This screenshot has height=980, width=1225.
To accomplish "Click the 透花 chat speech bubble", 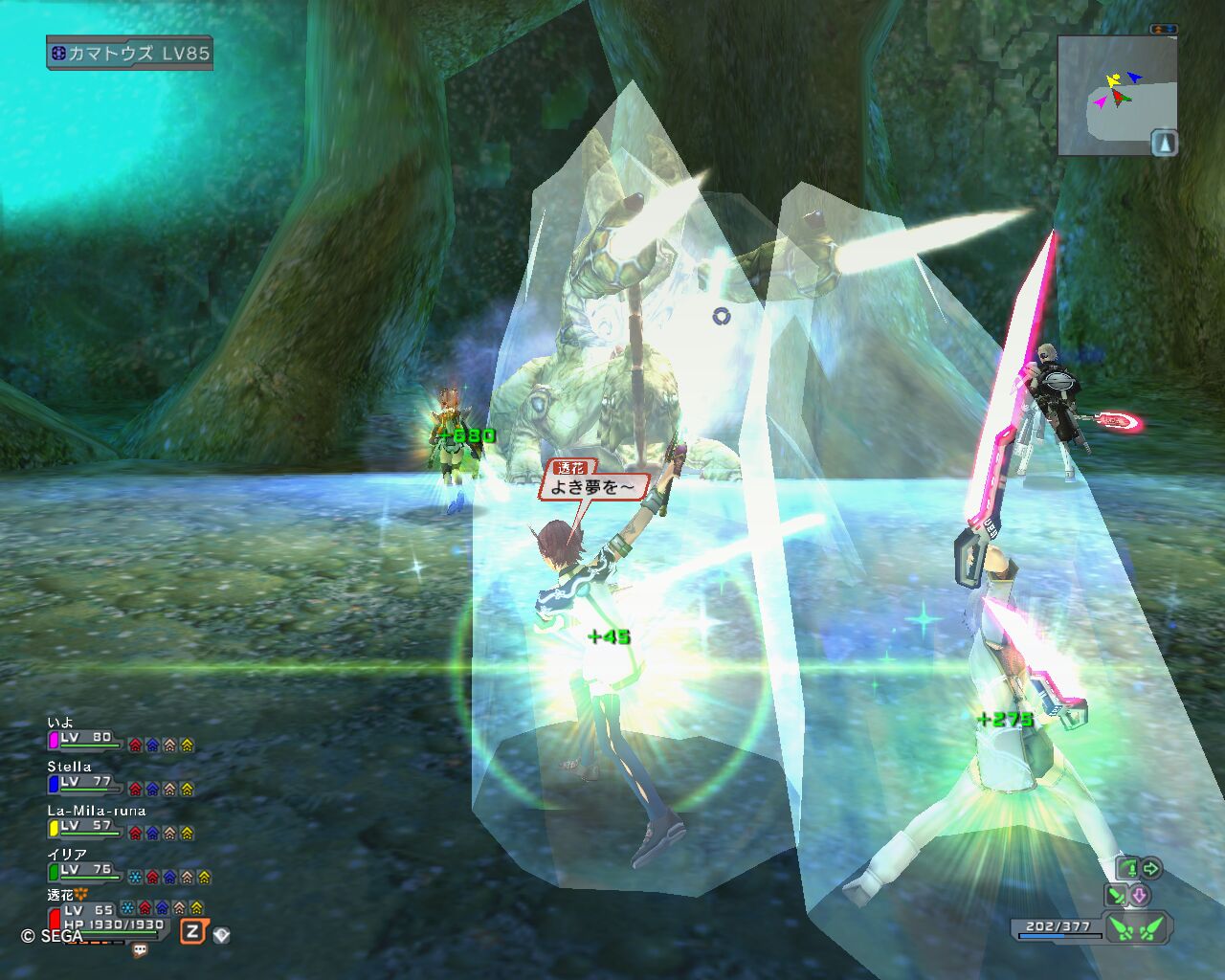I will point(593,483).
